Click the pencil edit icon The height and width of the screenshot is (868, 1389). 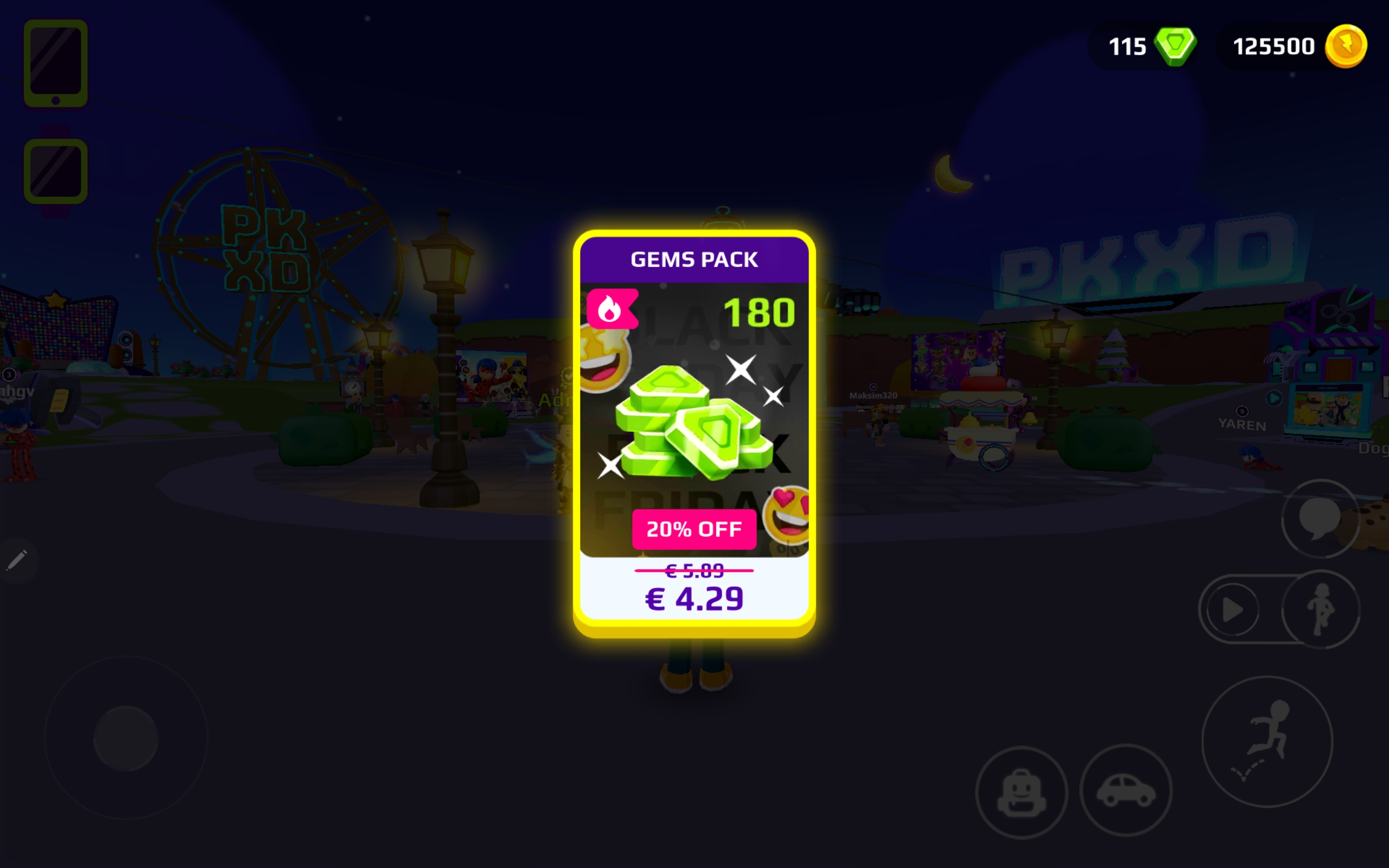tap(17, 560)
